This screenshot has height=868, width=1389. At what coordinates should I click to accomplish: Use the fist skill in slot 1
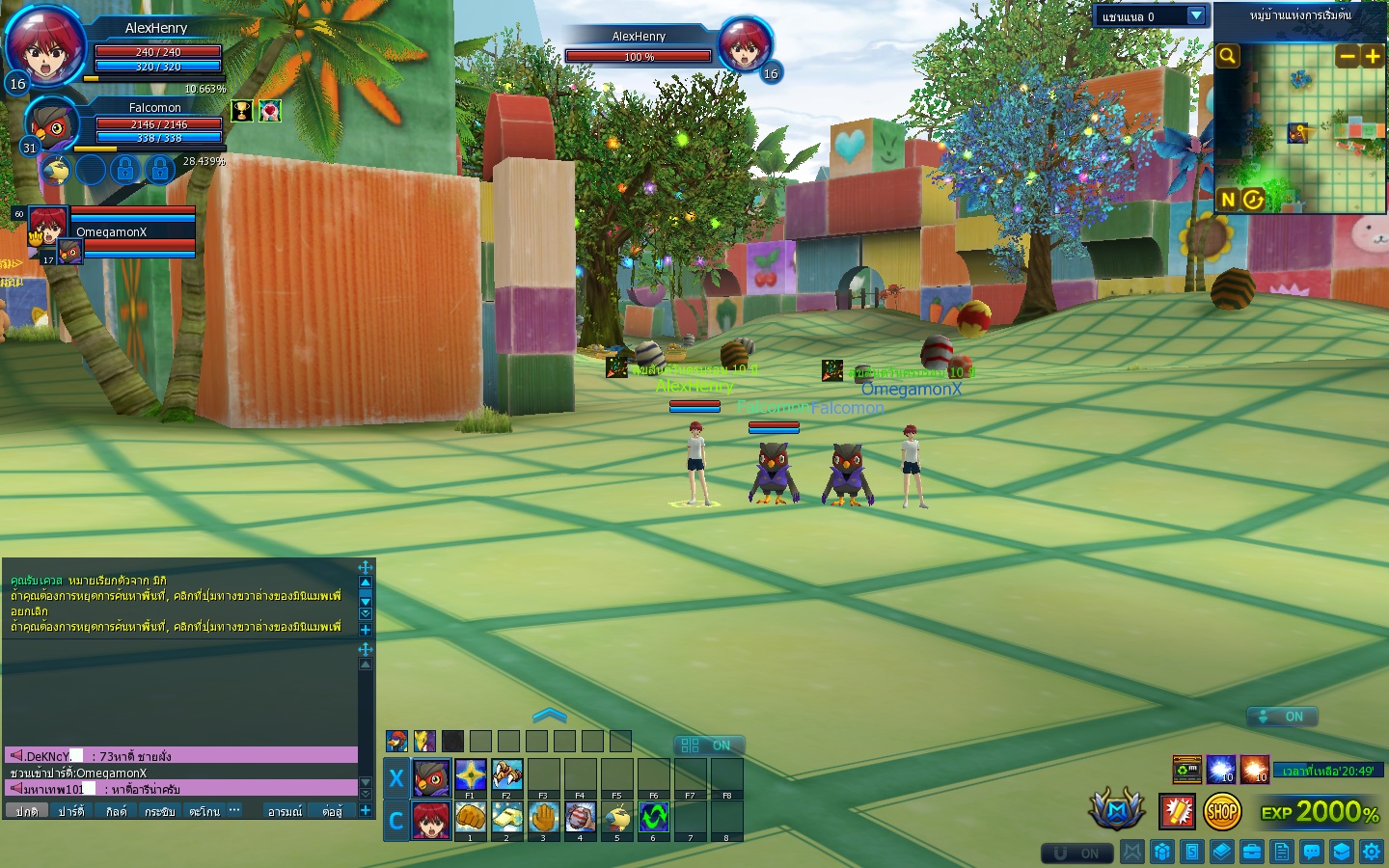tap(471, 818)
